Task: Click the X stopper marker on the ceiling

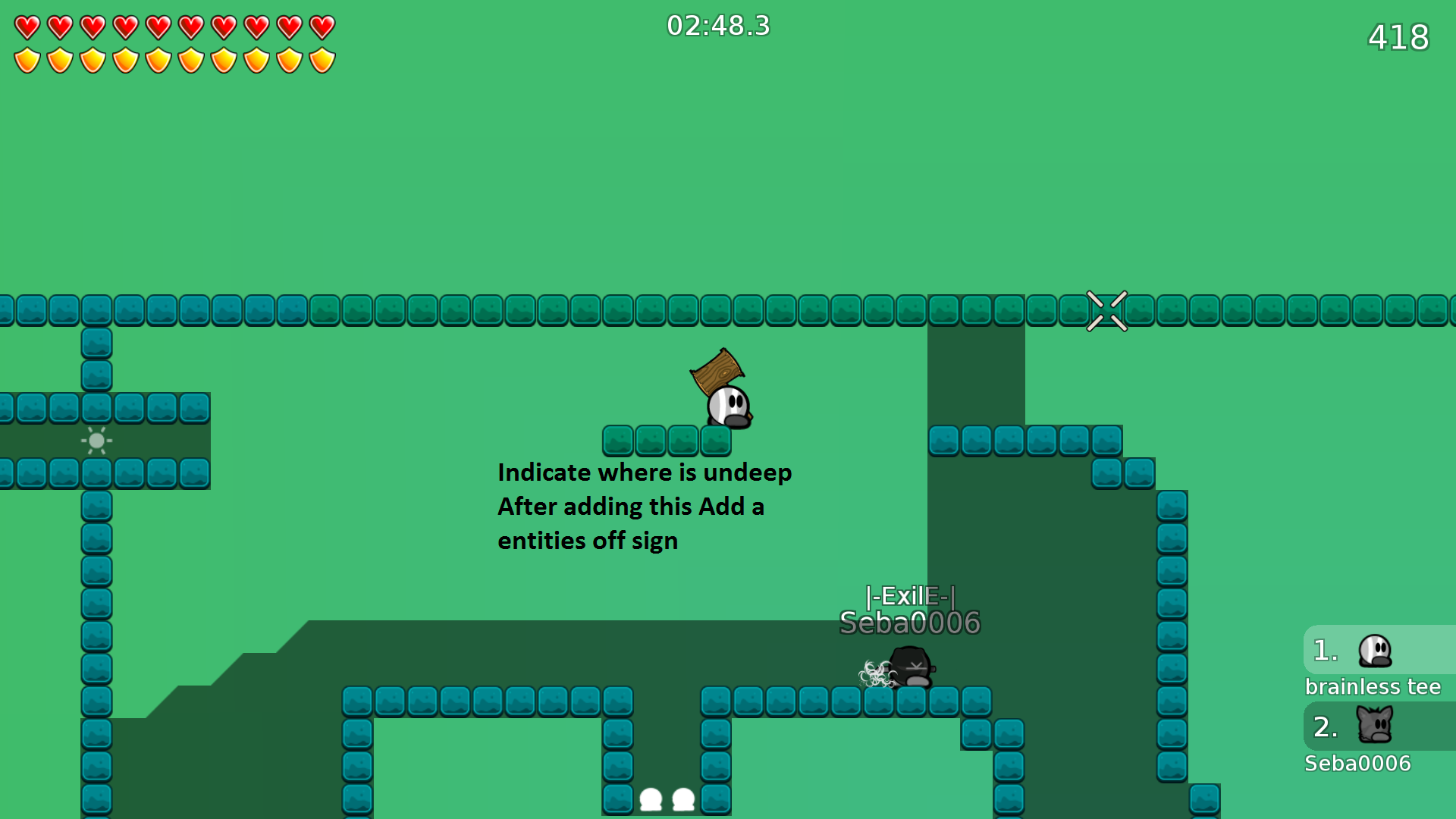Action: point(1107,310)
